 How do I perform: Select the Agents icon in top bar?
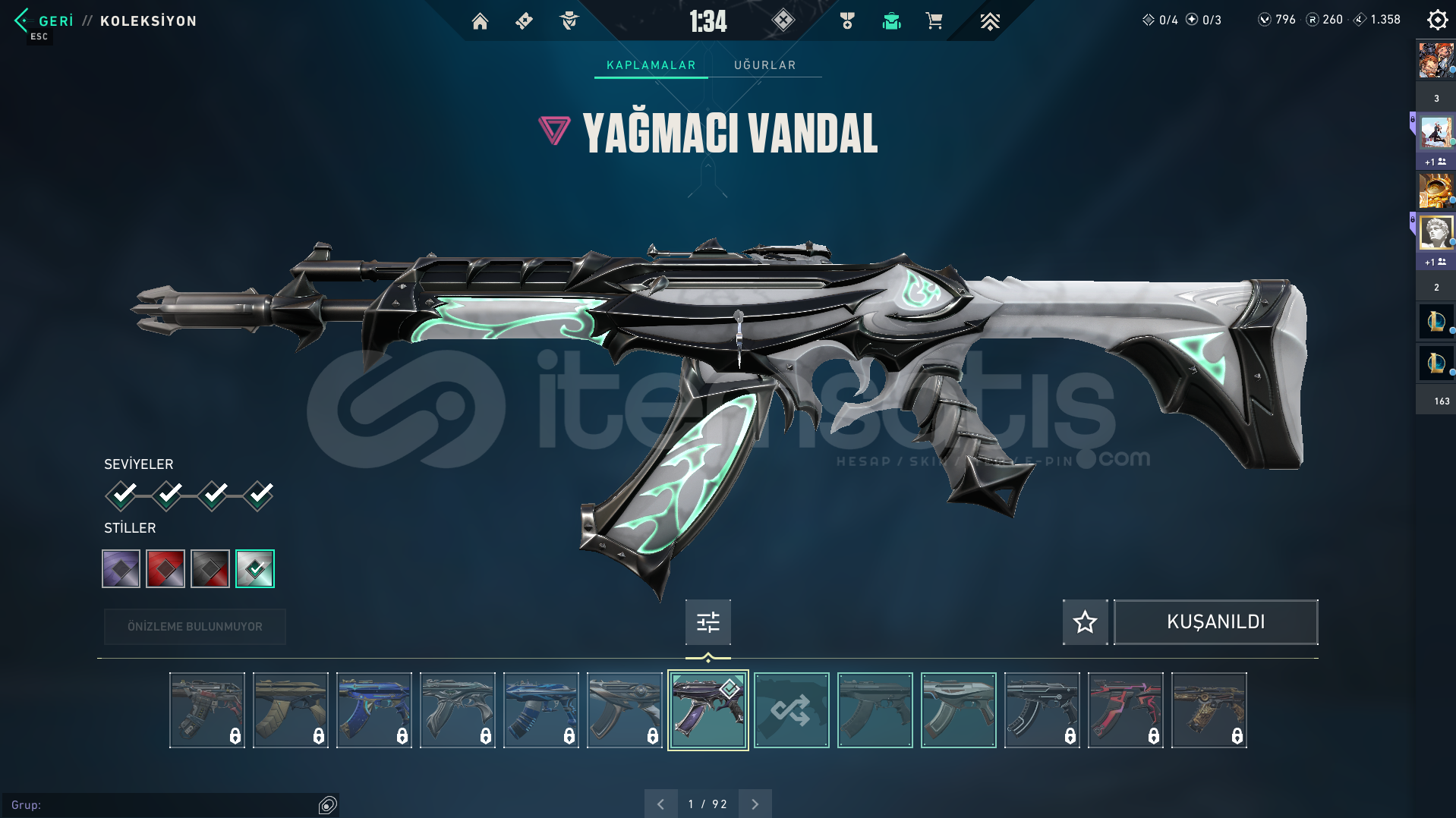coord(568,21)
